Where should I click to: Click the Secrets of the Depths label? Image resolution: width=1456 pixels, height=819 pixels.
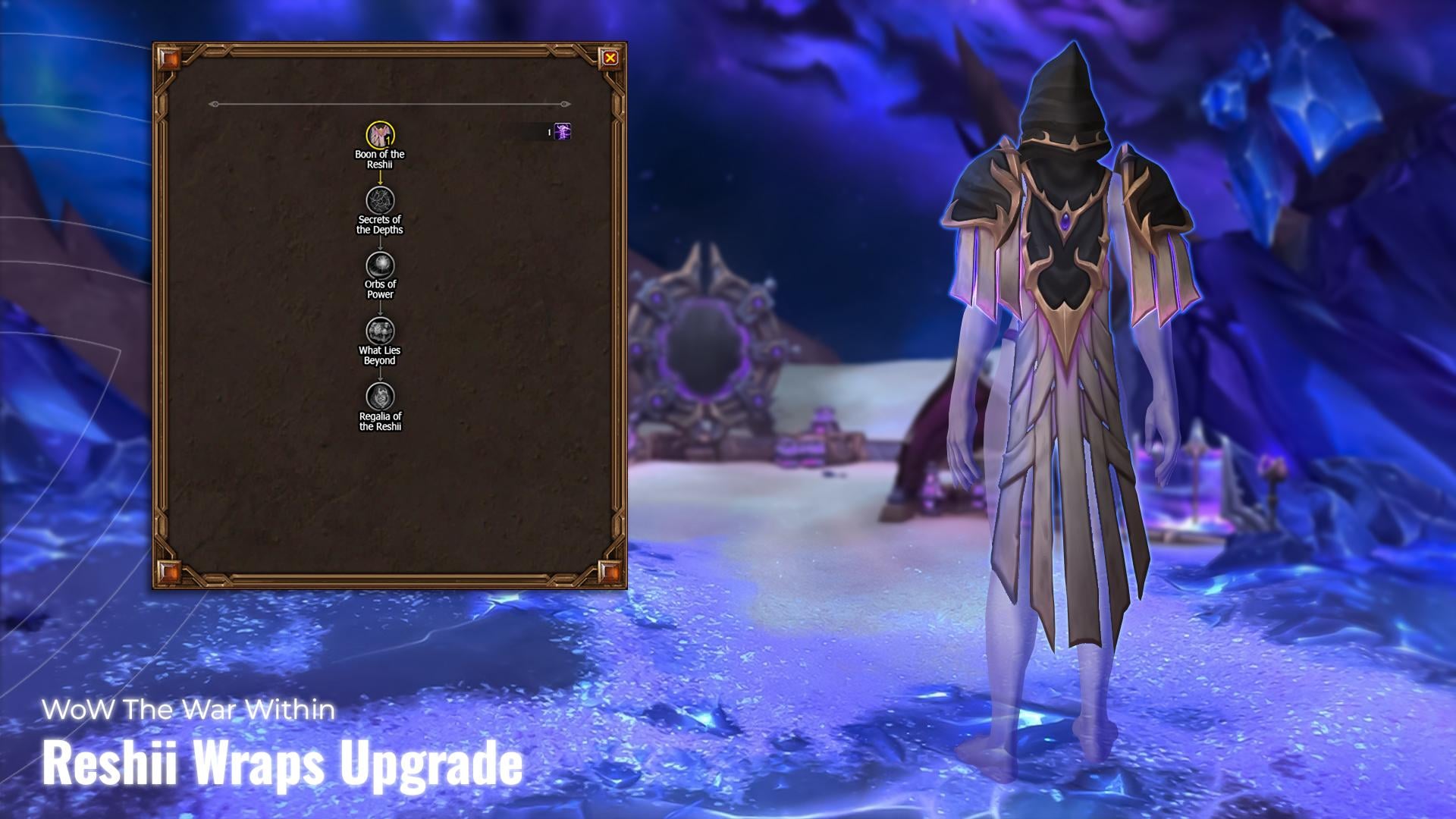381,225
